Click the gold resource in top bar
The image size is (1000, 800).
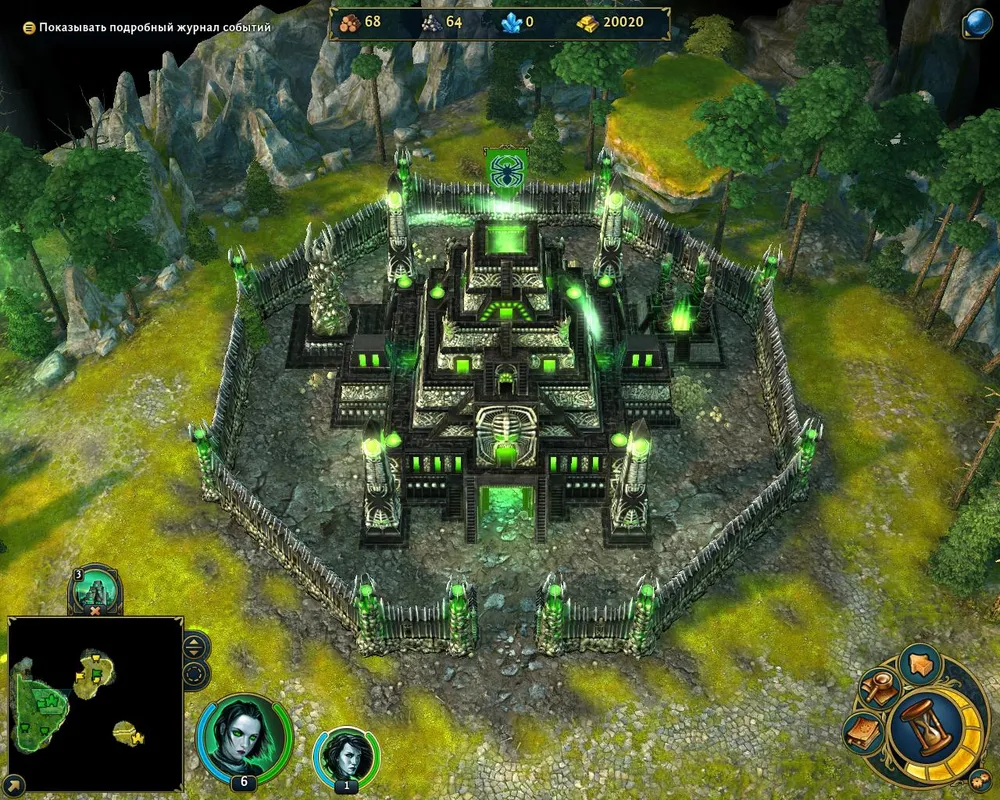click(610, 22)
